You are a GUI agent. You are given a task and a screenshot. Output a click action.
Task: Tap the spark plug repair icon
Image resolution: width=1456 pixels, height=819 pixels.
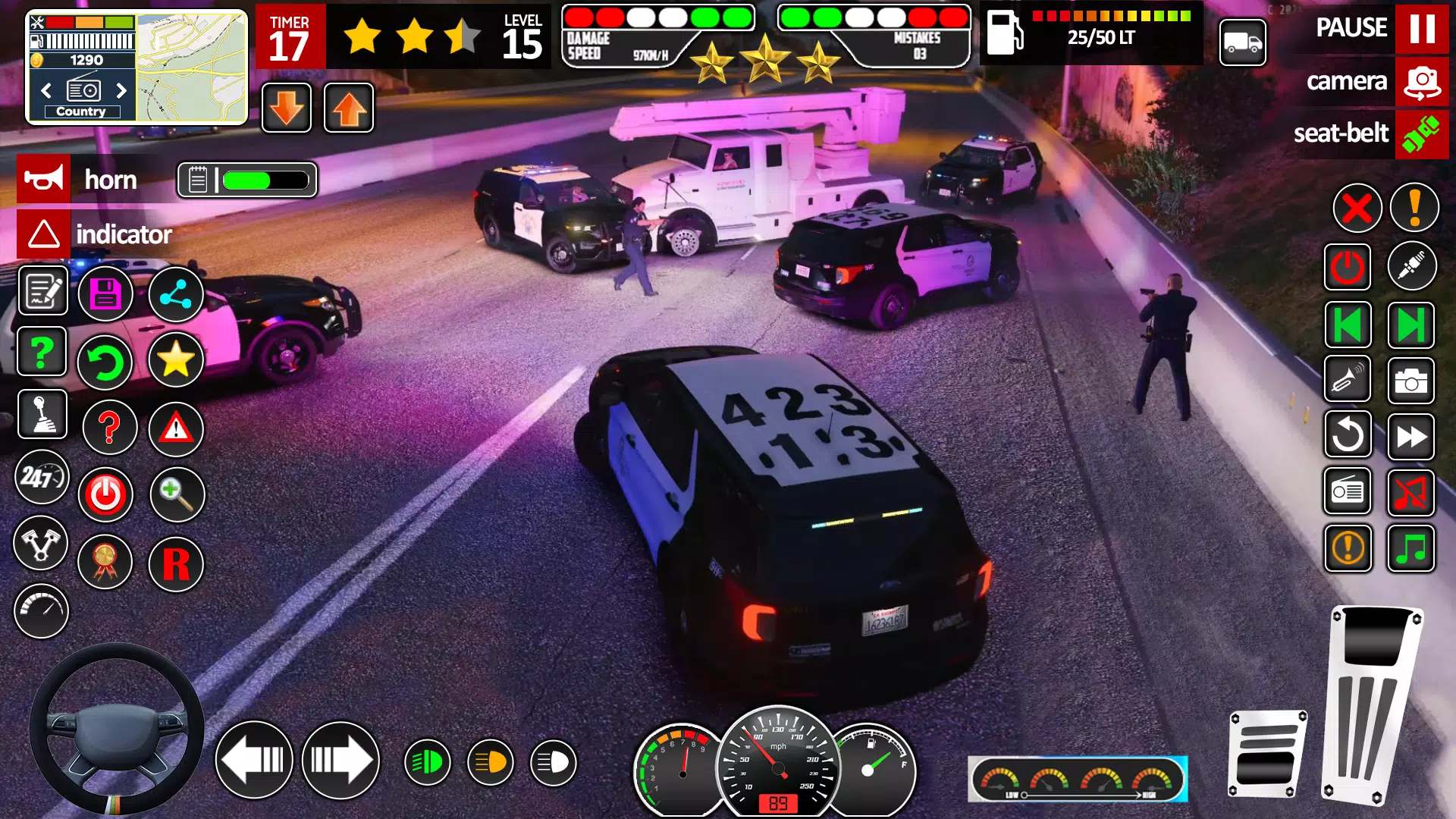click(1412, 266)
